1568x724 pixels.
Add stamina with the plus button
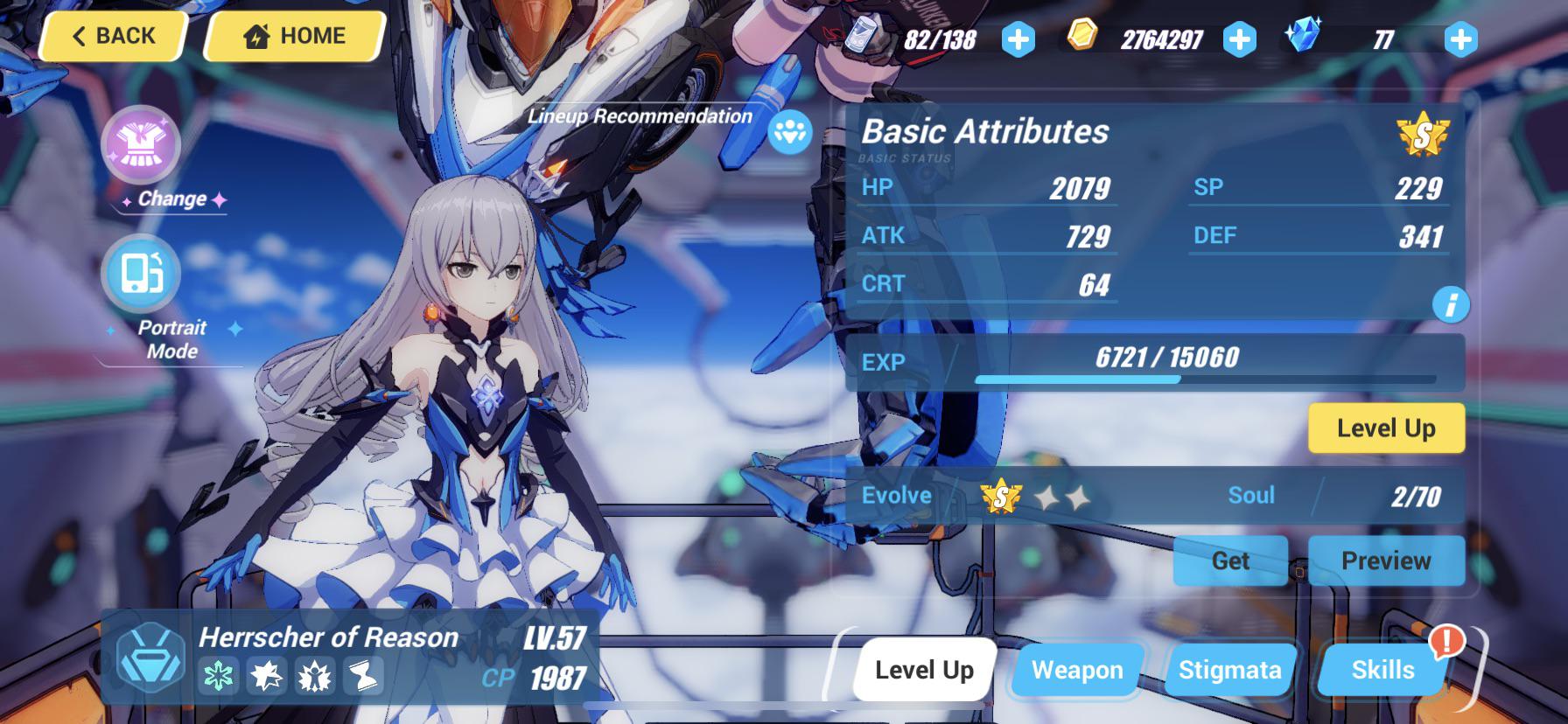click(x=1018, y=39)
